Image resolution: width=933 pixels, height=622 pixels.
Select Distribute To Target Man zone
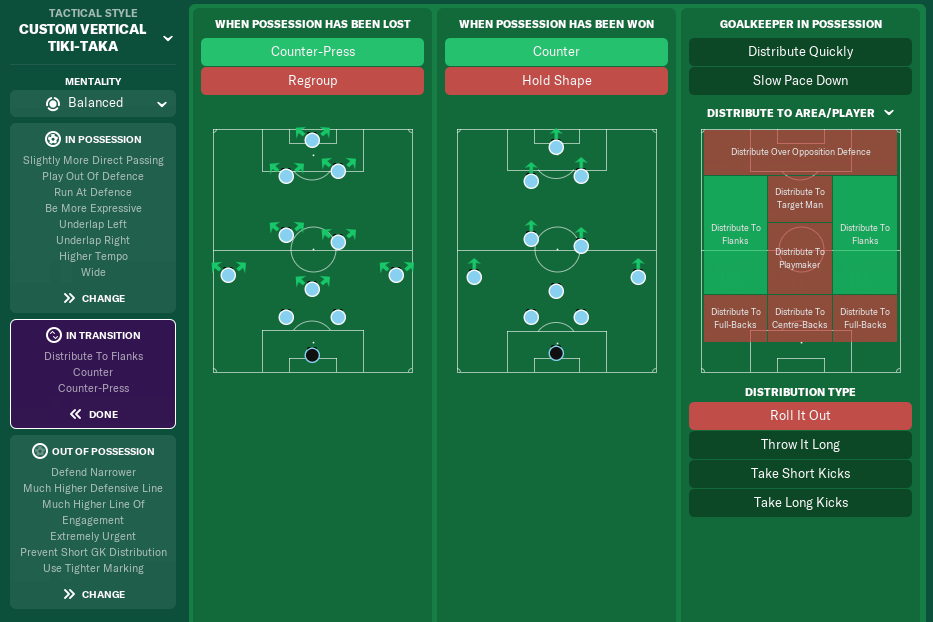click(800, 199)
